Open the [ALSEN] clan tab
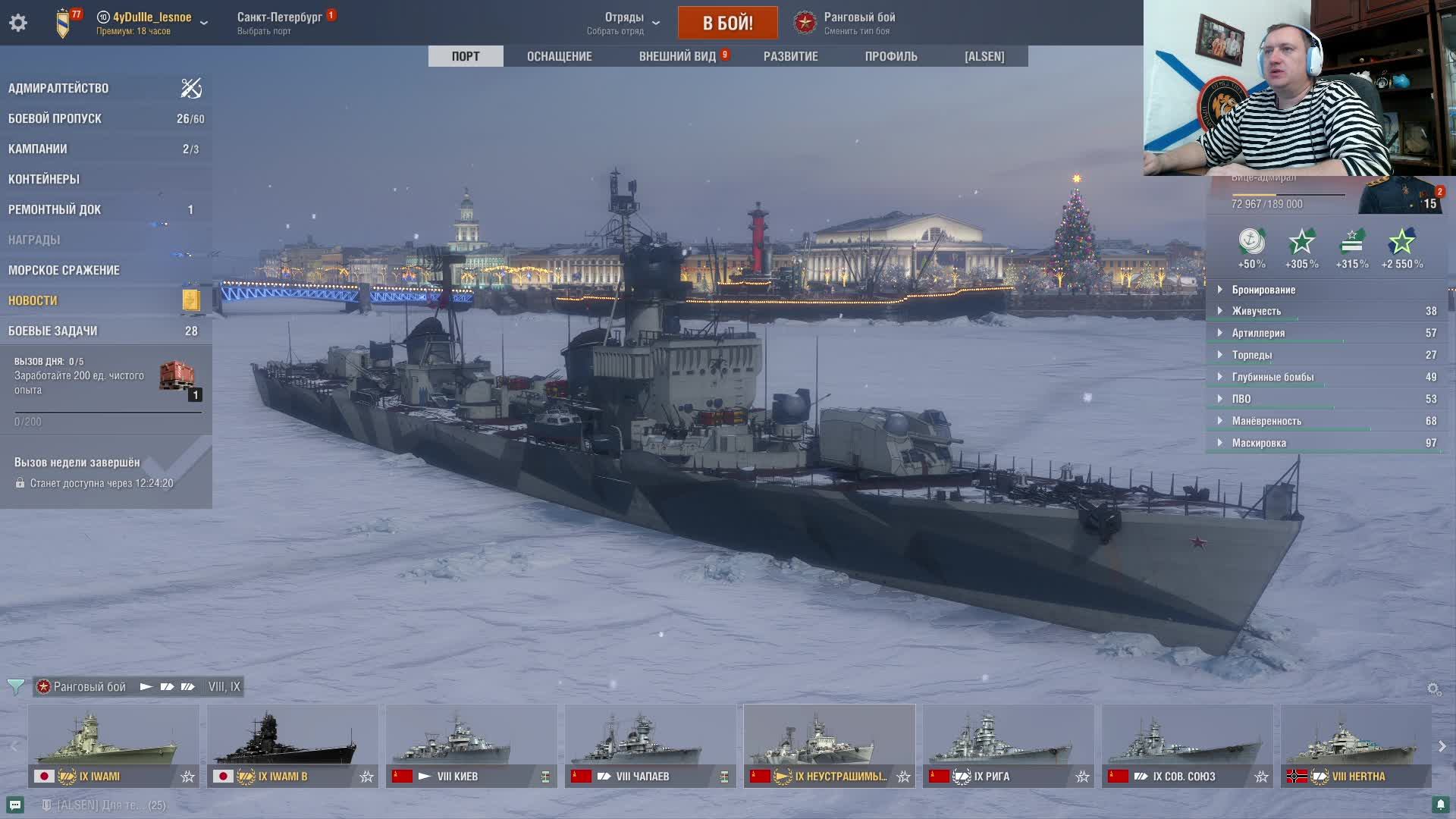1456x819 pixels. tap(984, 56)
